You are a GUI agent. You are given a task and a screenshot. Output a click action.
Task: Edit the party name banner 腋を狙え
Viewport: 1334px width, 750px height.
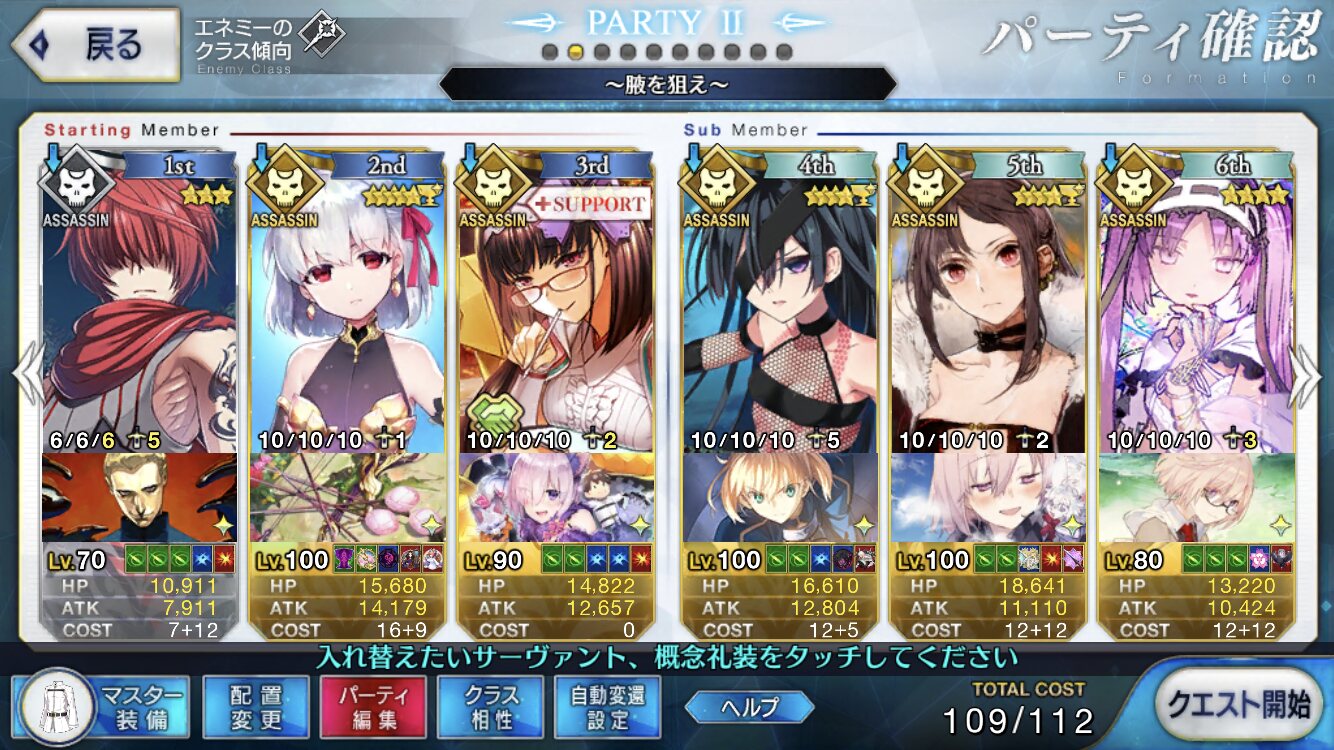pos(667,84)
